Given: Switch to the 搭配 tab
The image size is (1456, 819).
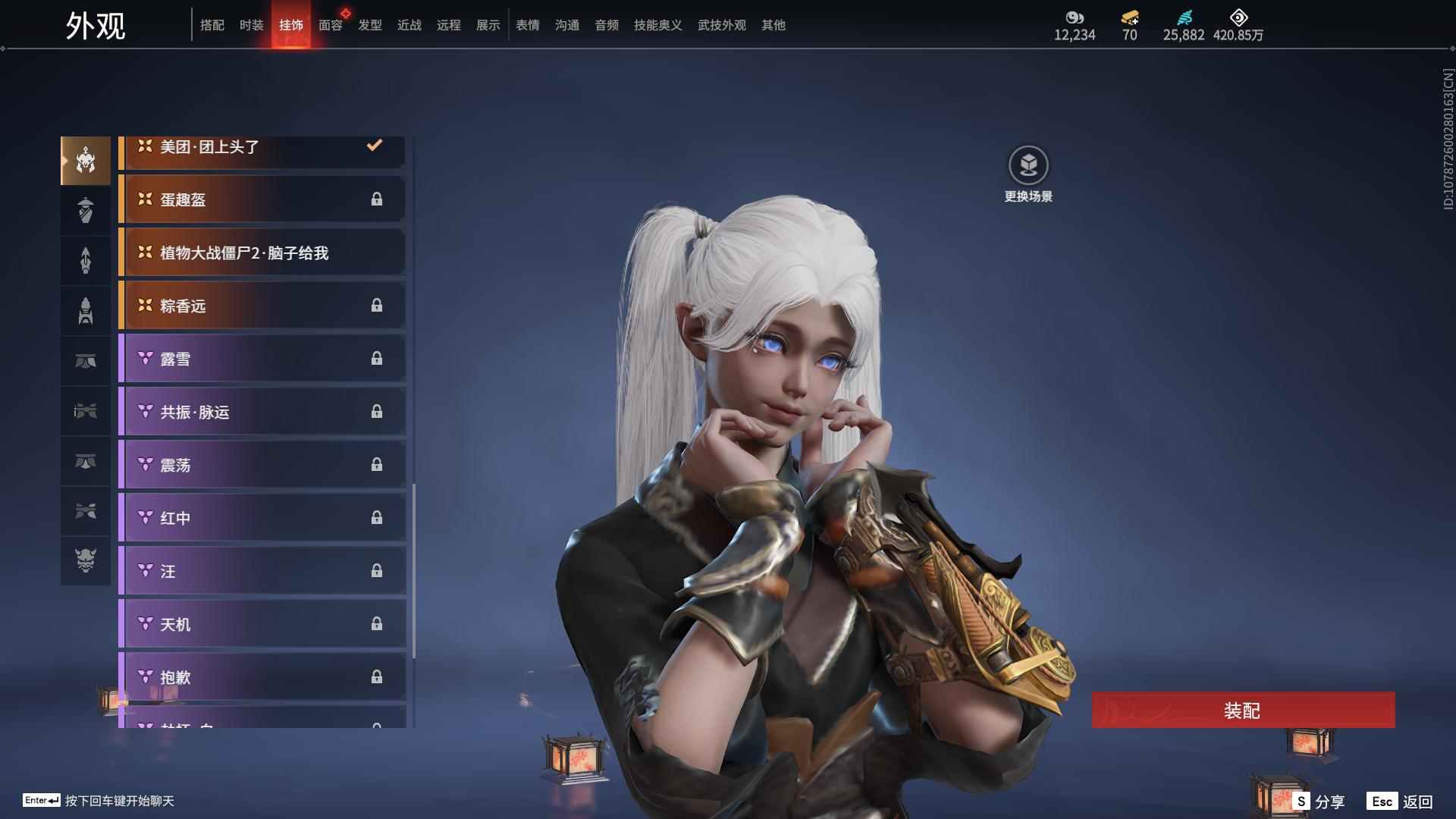Looking at the screenshot, I should (212, 25).
